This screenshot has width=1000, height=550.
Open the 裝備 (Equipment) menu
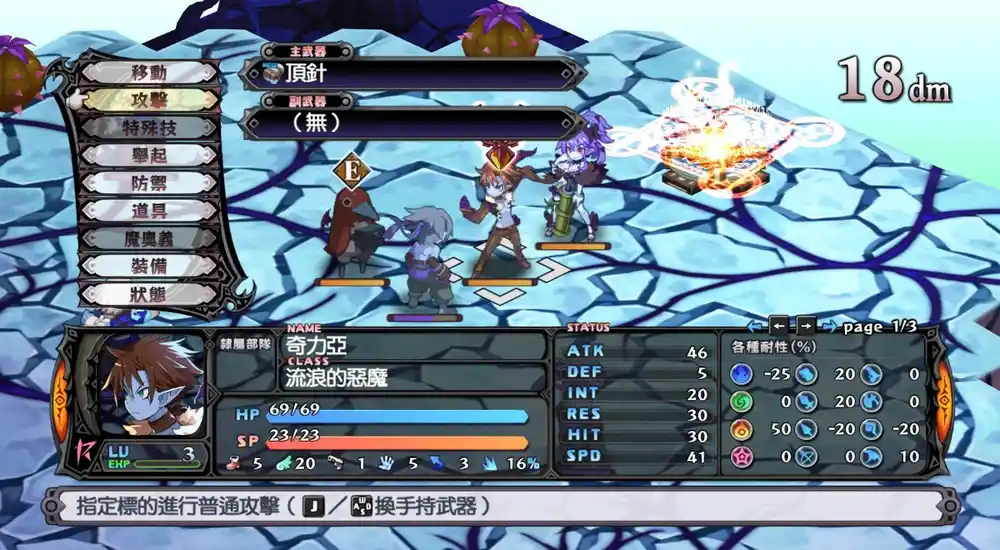tap(148, 267)
